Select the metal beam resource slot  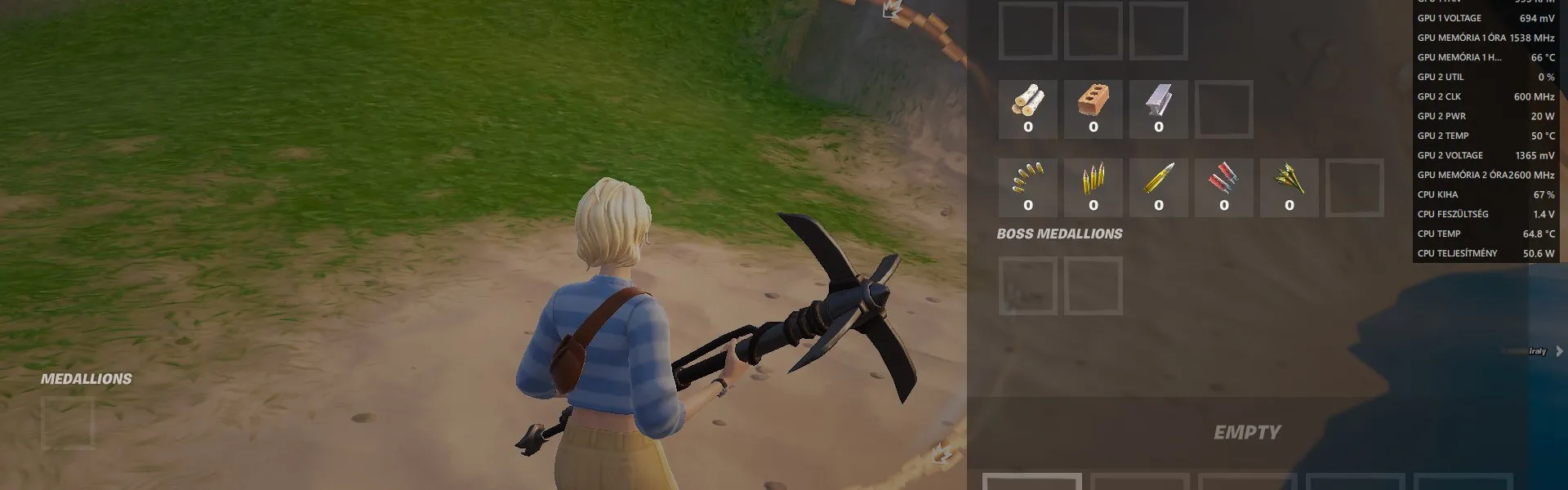(x=1158, y=109)
